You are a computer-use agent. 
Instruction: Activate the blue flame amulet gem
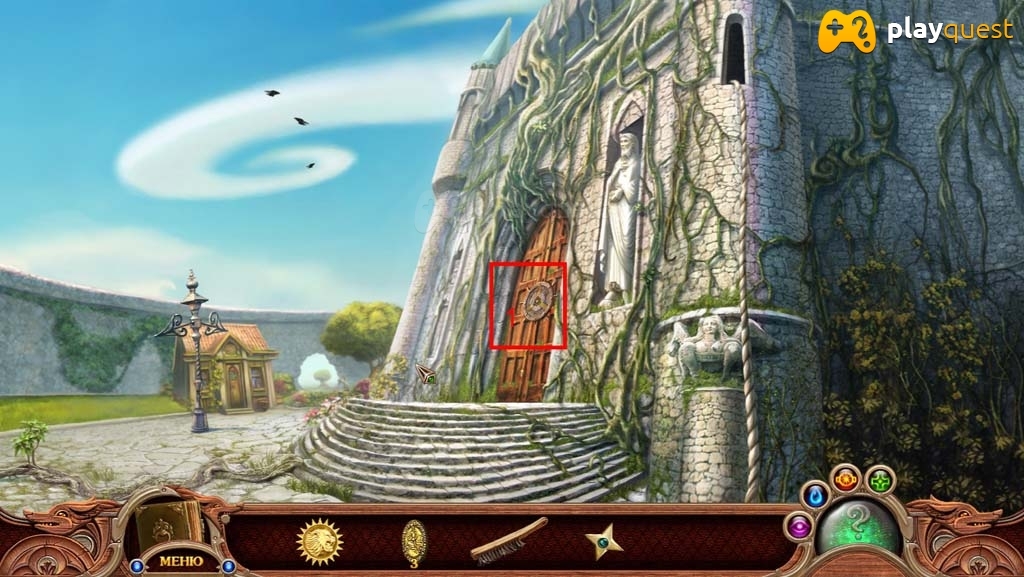point(816,495)
